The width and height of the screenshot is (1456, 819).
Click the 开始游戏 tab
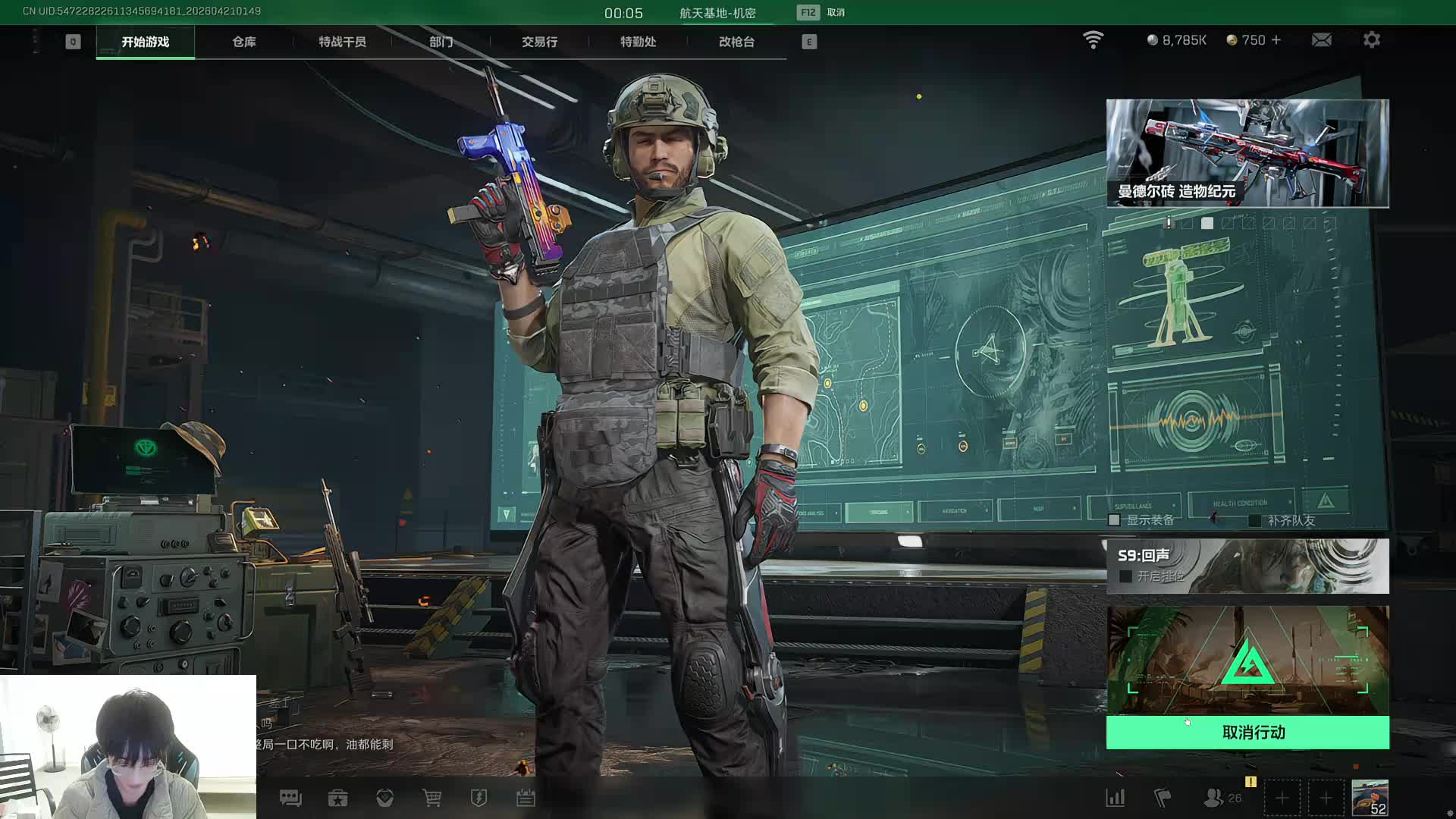pyautogui.click(x=145, y=42)
